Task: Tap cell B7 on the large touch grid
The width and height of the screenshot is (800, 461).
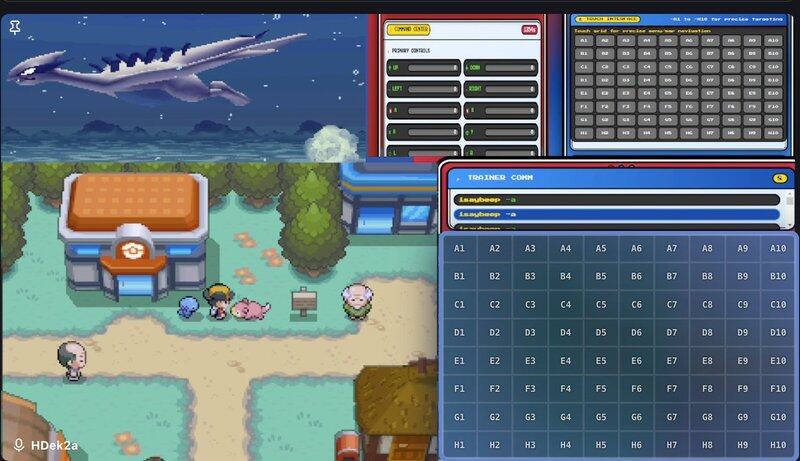Action: coord(672,276)
